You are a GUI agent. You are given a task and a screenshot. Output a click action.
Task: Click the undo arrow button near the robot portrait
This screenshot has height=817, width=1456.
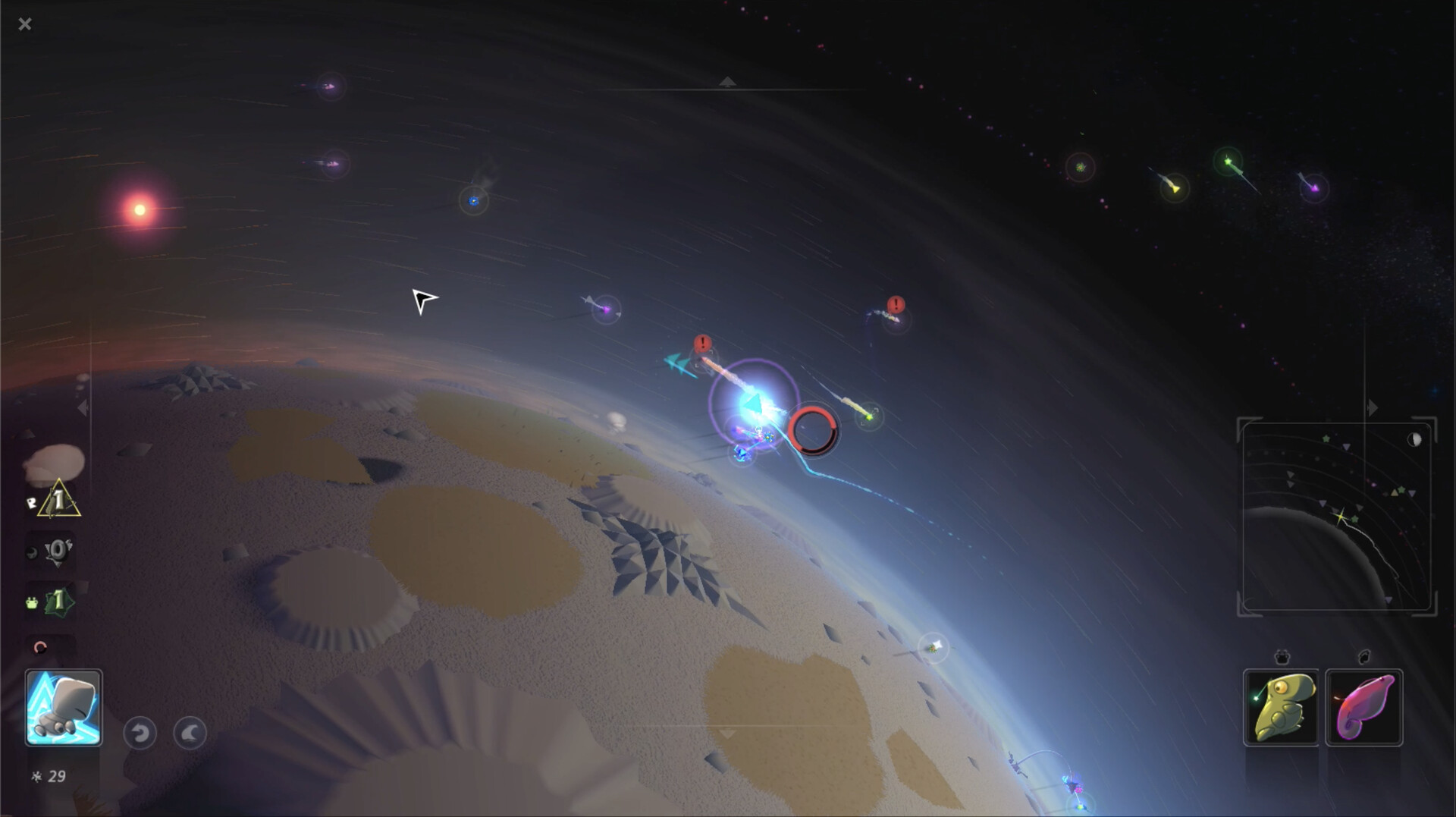pos(140,734)
